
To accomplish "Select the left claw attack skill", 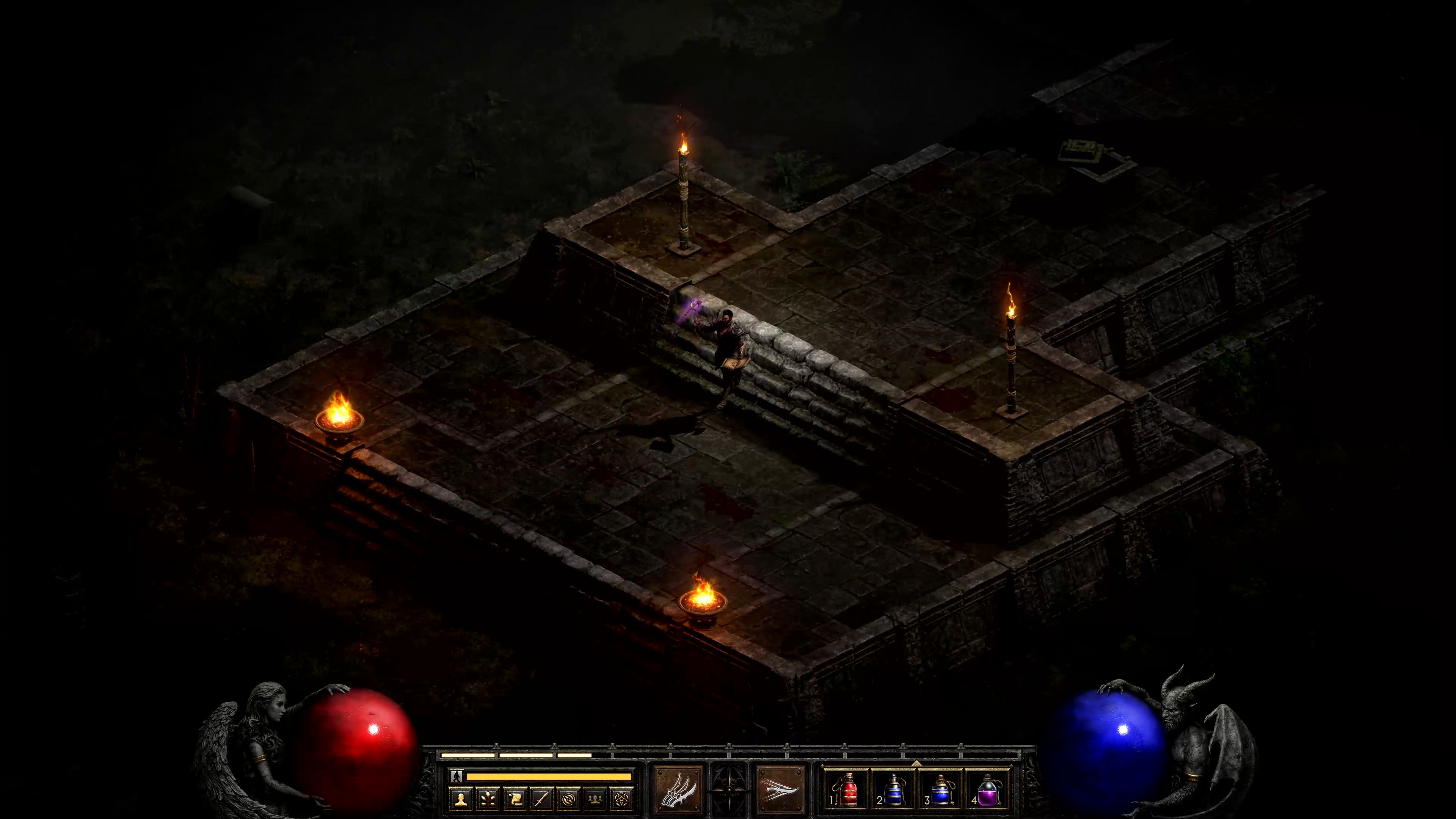I will pyautogui.click(x=678, y=789).
